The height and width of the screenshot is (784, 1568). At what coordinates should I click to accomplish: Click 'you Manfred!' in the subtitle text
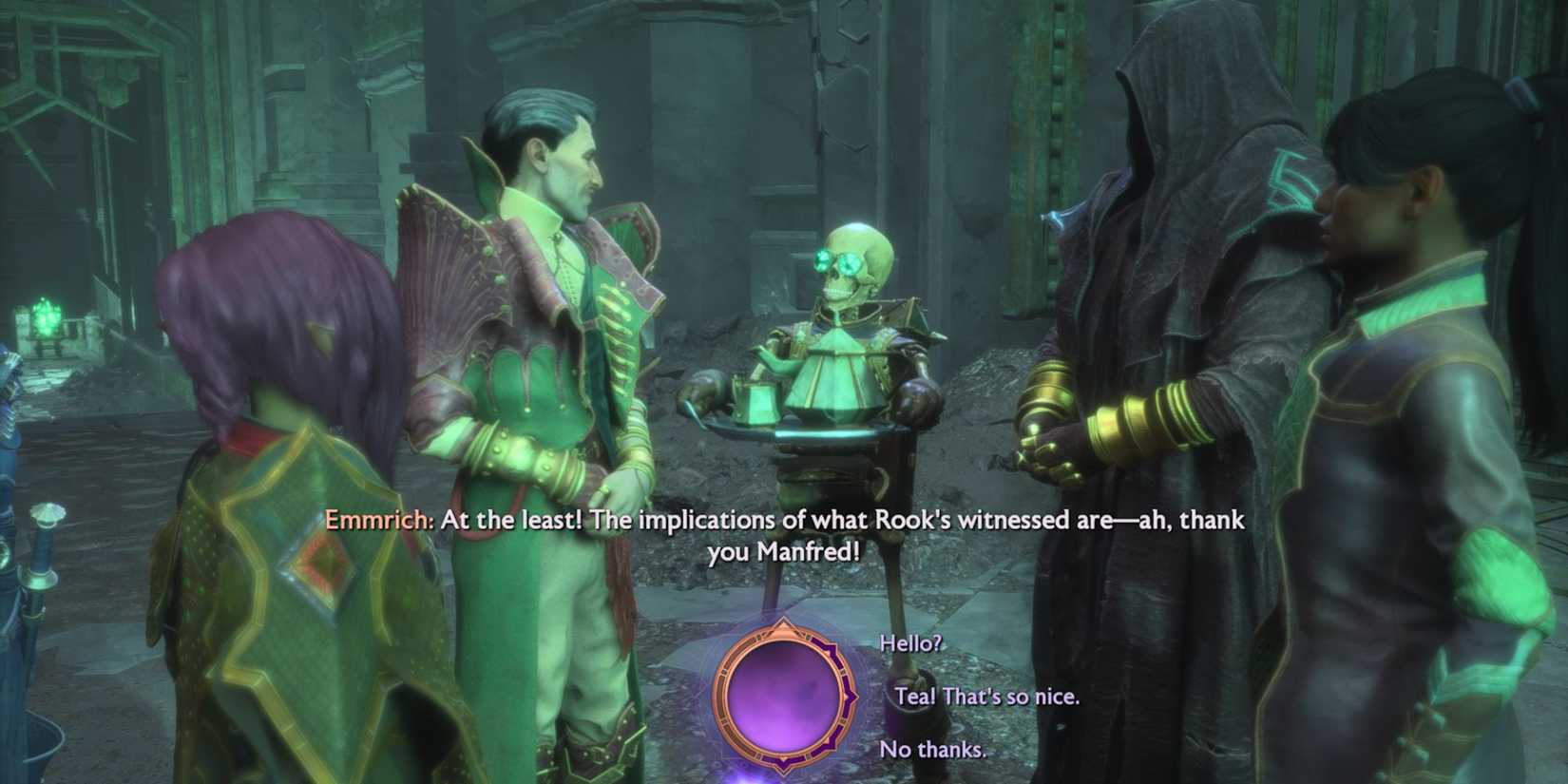point(785,551)
